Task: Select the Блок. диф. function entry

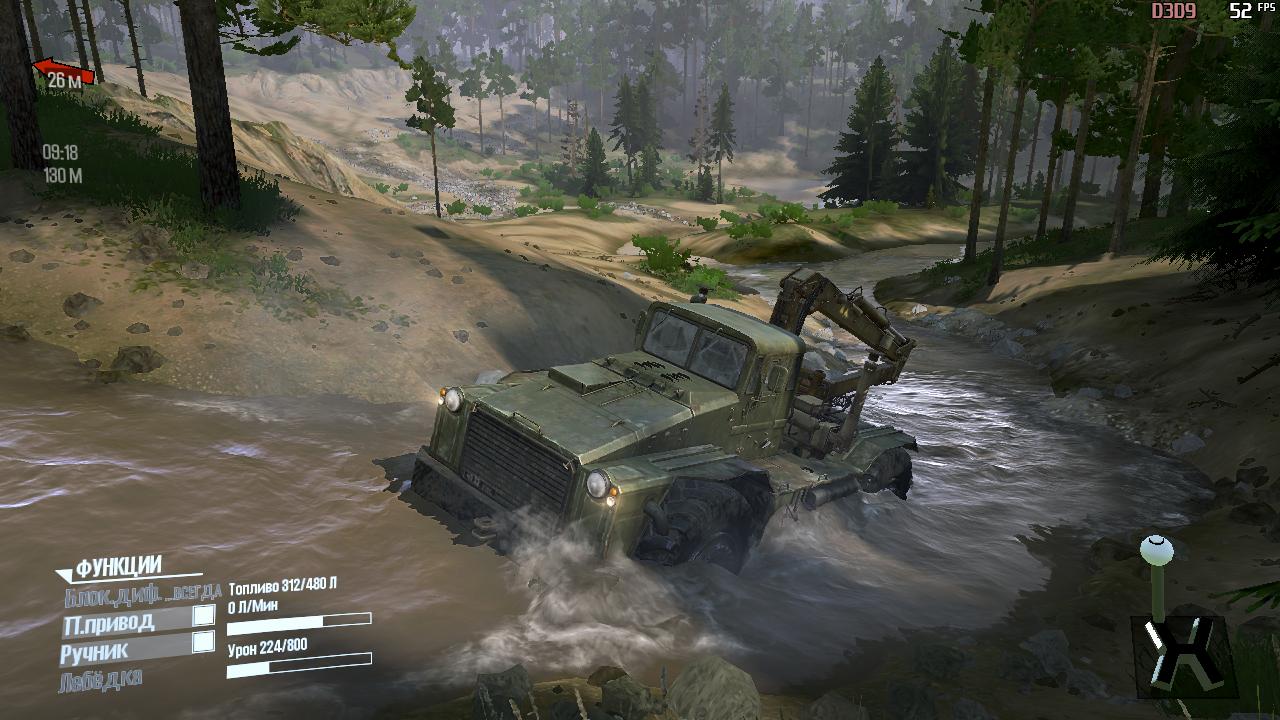Action: (142, 596)
